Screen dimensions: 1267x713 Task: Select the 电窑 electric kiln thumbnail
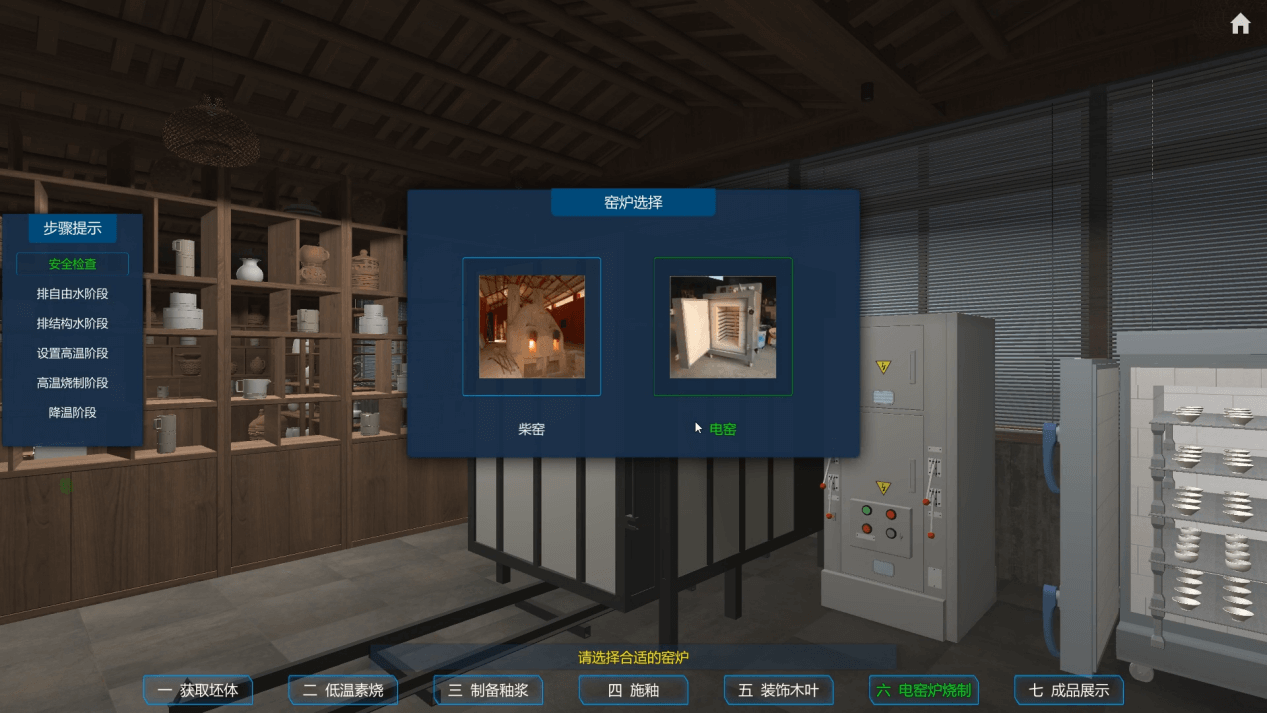pyautogui.click(x=722, y=327)
